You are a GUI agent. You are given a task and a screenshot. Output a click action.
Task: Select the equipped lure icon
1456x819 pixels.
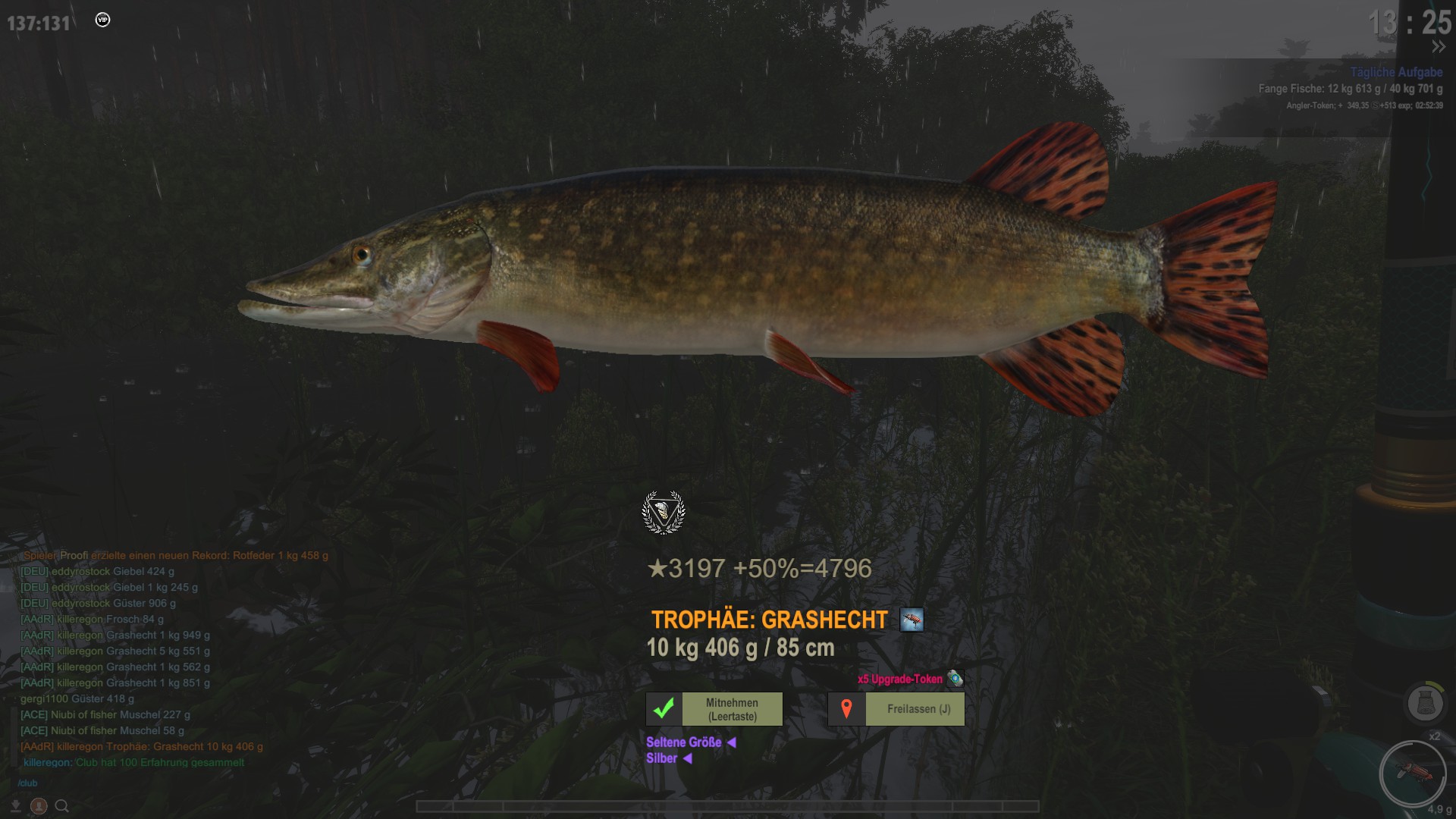(x=1412, y=773)
